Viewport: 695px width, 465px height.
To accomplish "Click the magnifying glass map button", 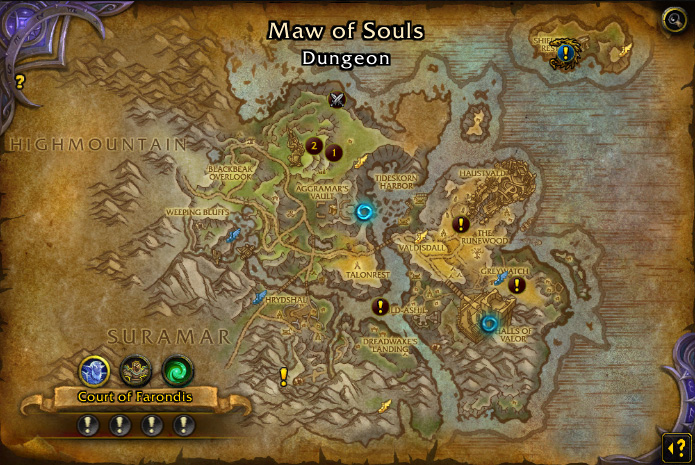I will [674, 19].
